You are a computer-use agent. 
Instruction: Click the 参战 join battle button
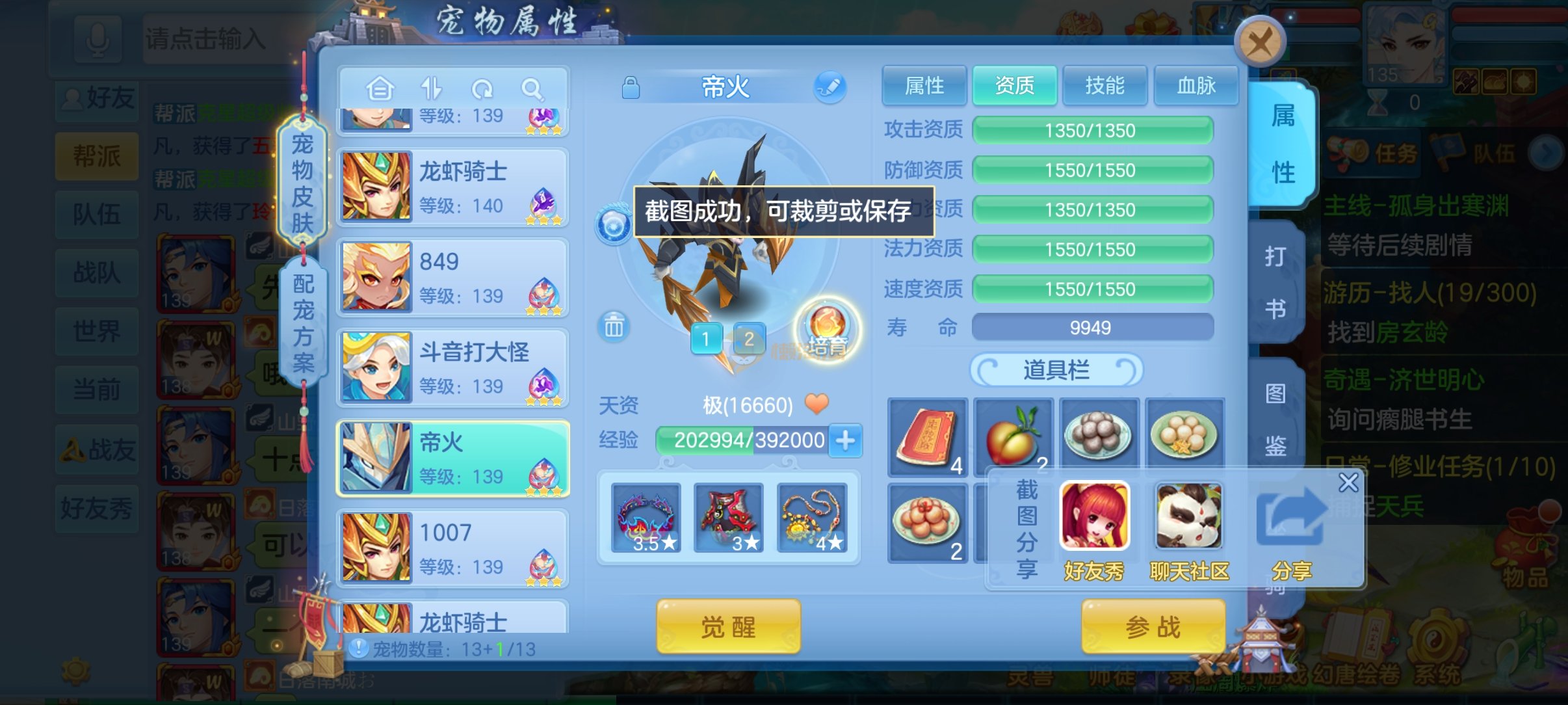(x=1153, y=626)
